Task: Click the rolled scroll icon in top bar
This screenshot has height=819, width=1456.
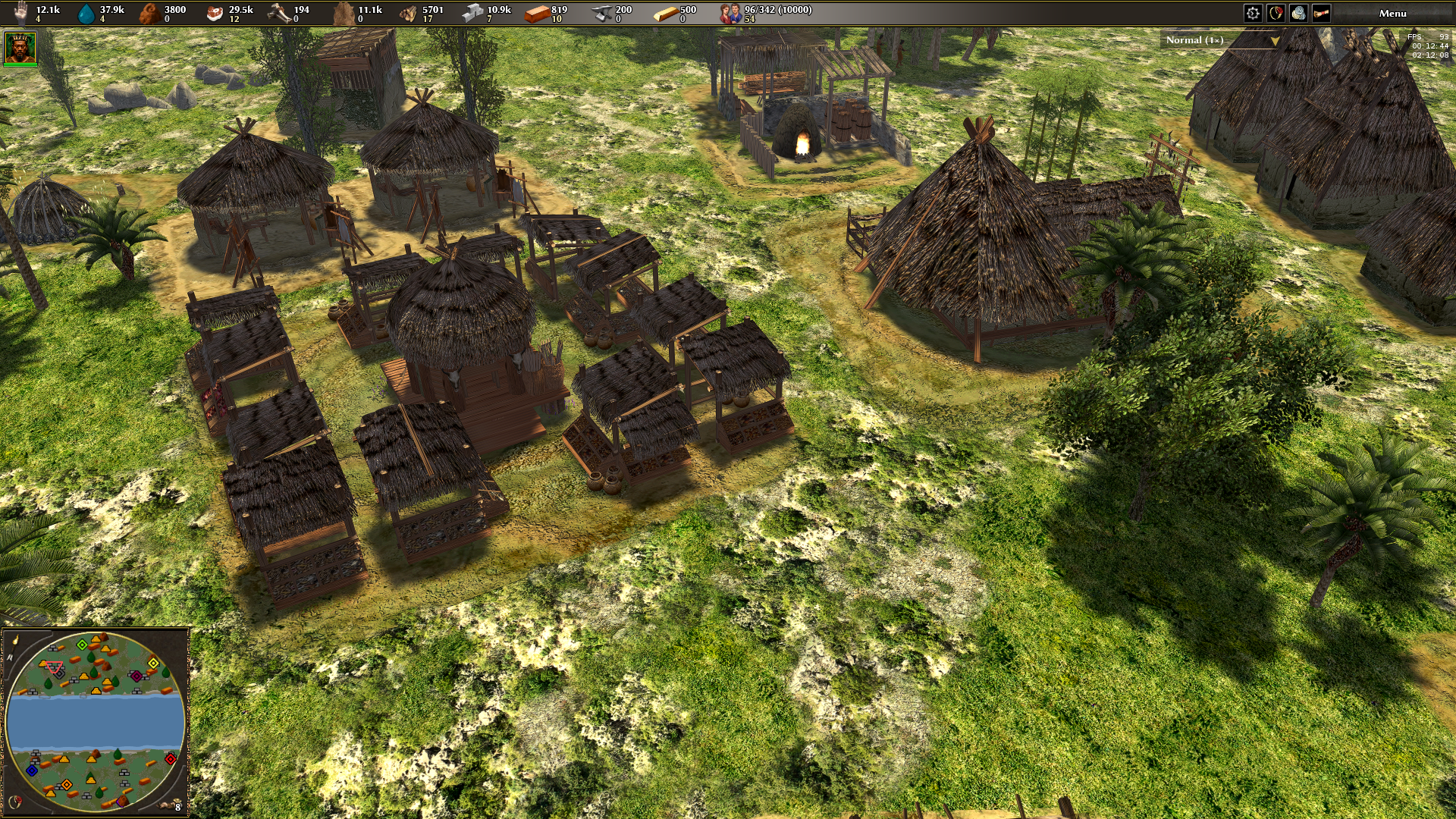Action: [1321, 13]
